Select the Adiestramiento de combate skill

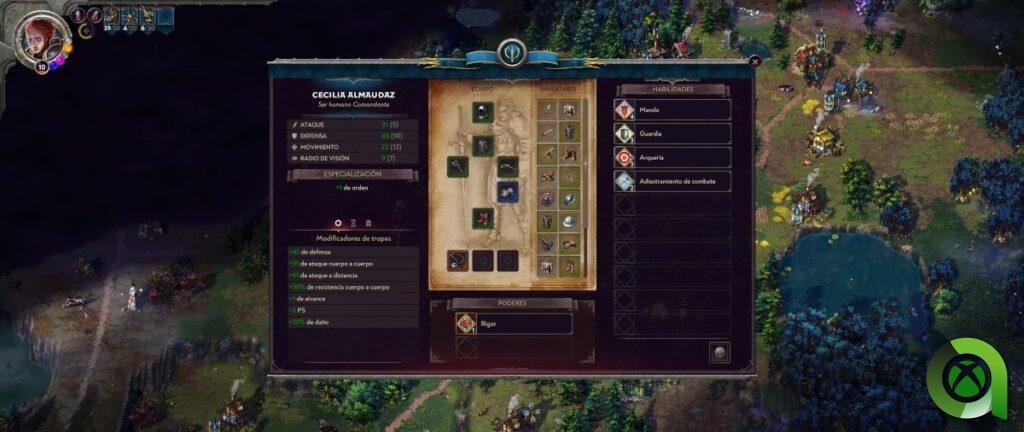pos(672,181)
